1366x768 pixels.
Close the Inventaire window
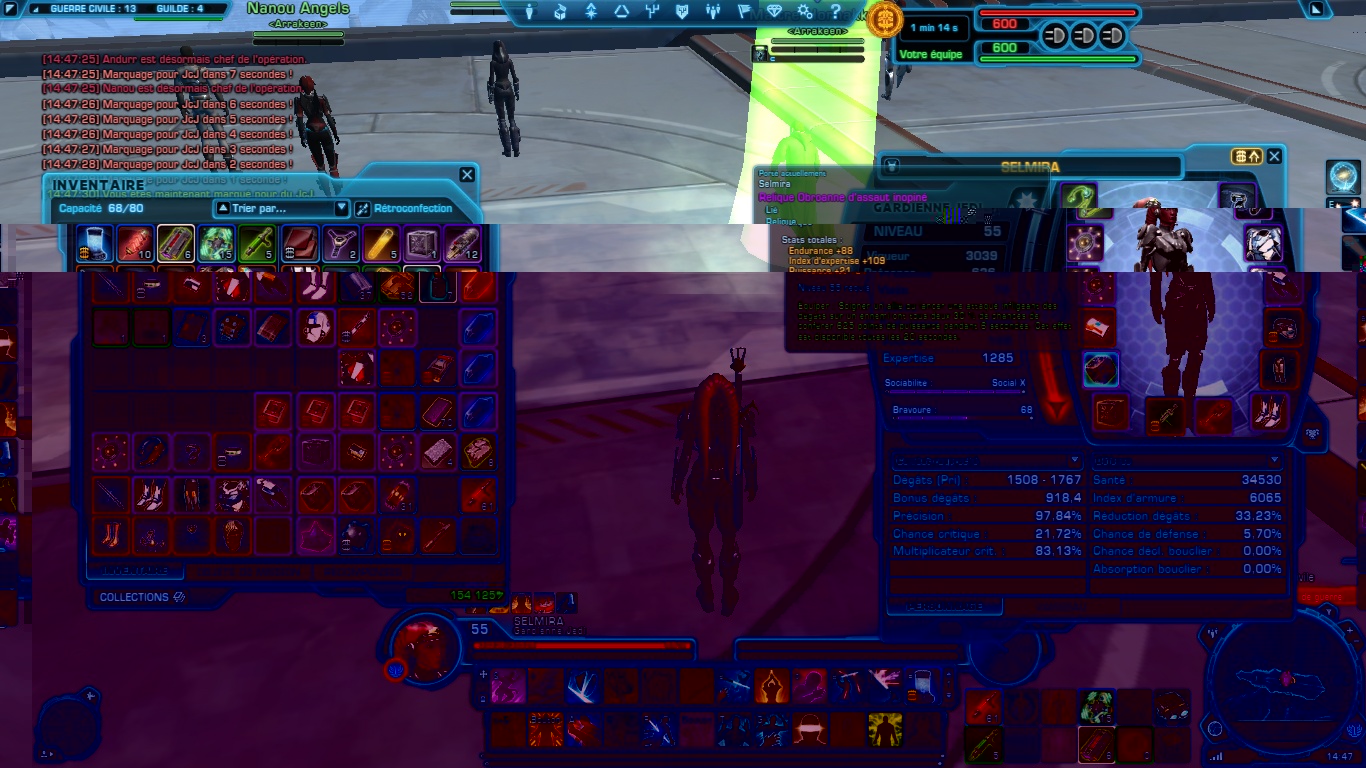[x=467, y=175]
